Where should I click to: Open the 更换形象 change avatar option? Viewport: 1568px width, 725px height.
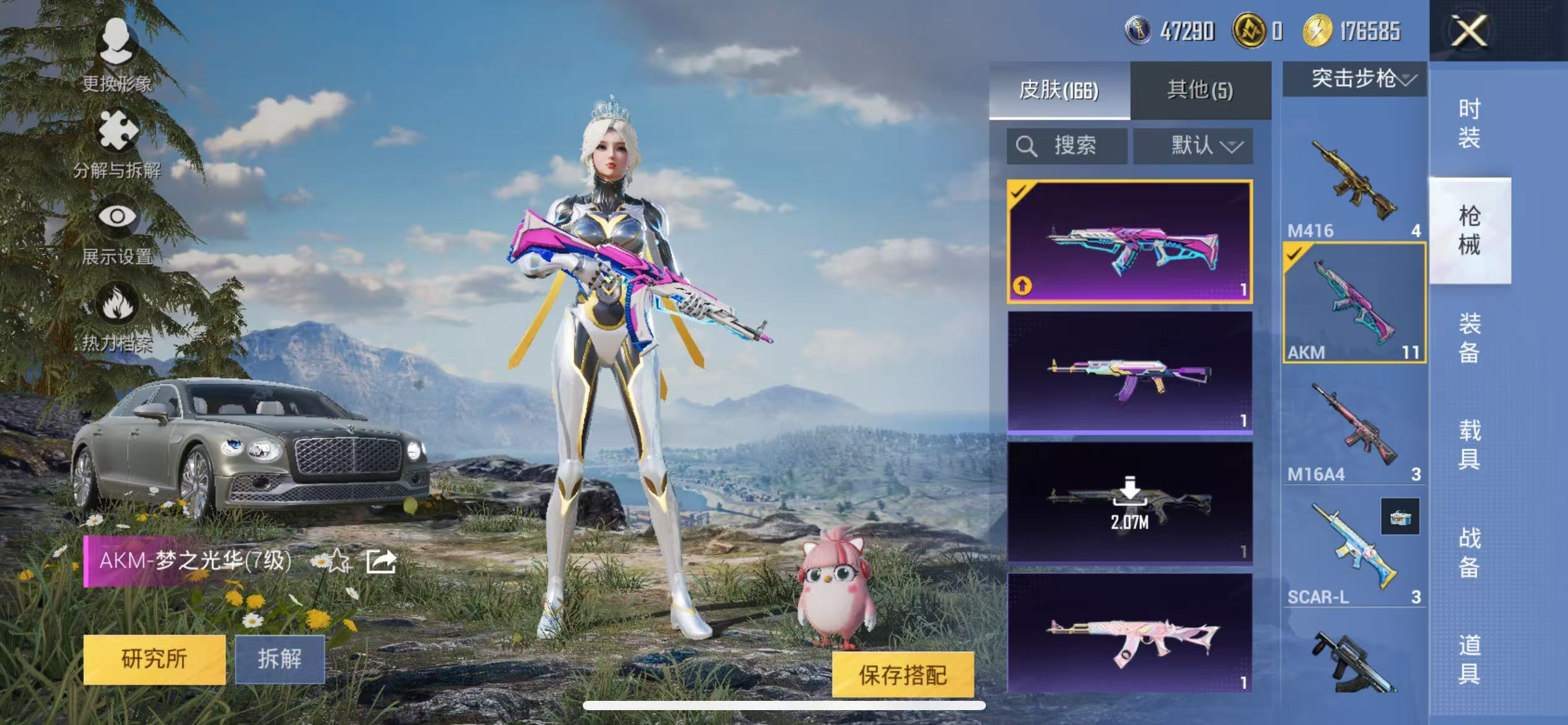point(117,53)
